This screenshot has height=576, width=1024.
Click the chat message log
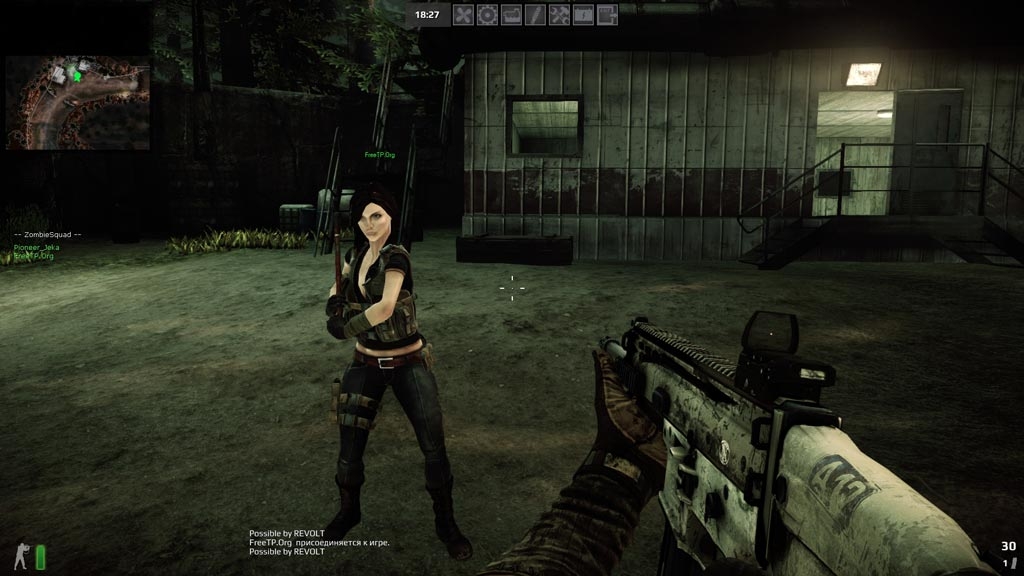(x=318, y=542)
